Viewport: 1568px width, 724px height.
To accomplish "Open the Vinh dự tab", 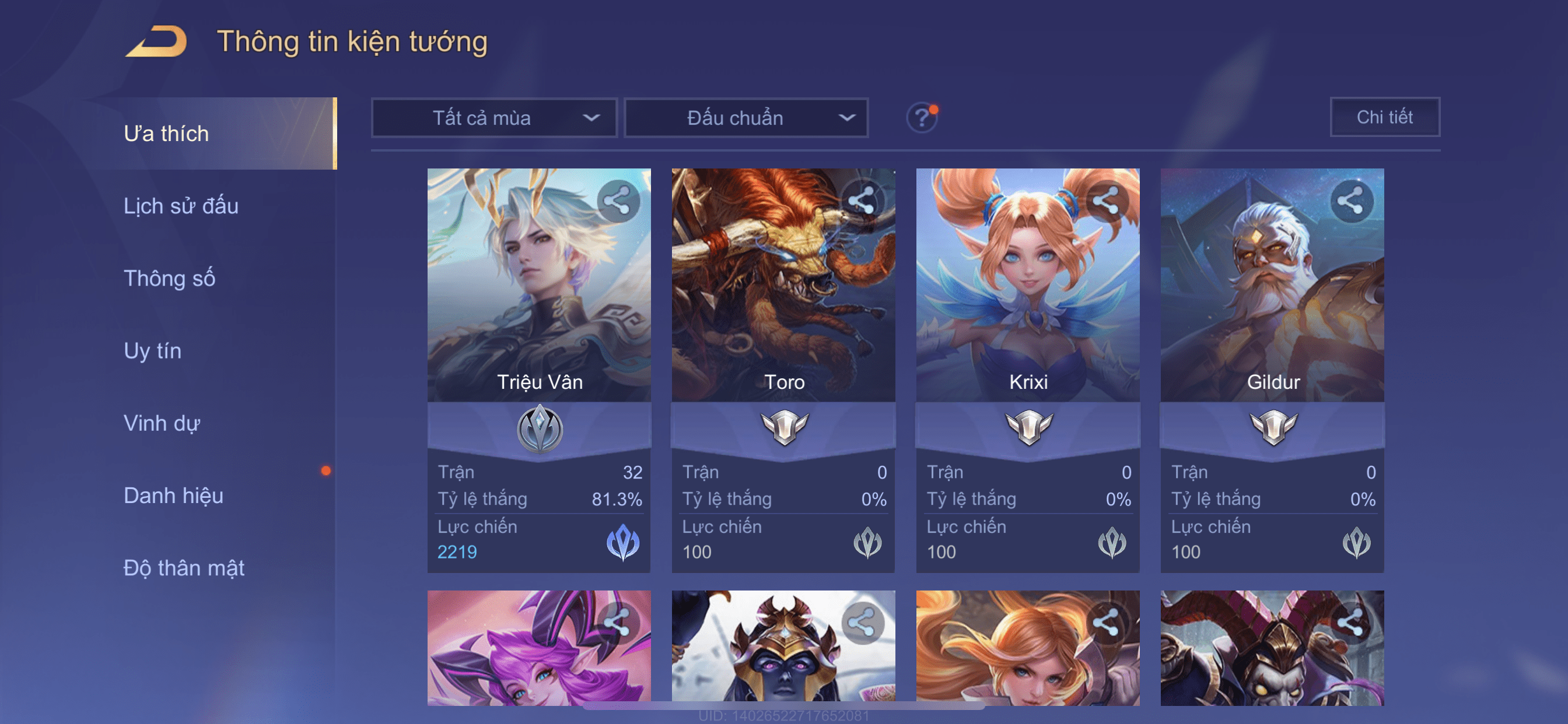I will click(162, 423).
